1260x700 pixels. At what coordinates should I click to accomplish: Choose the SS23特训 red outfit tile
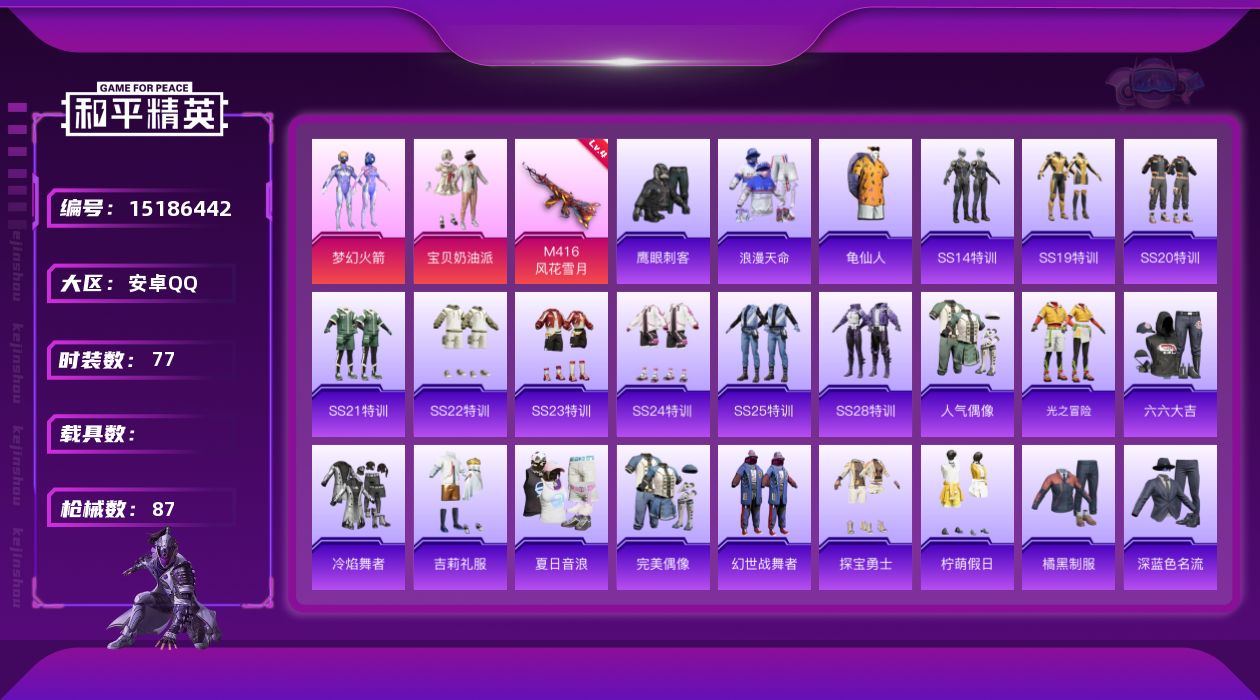pos(561,364)
